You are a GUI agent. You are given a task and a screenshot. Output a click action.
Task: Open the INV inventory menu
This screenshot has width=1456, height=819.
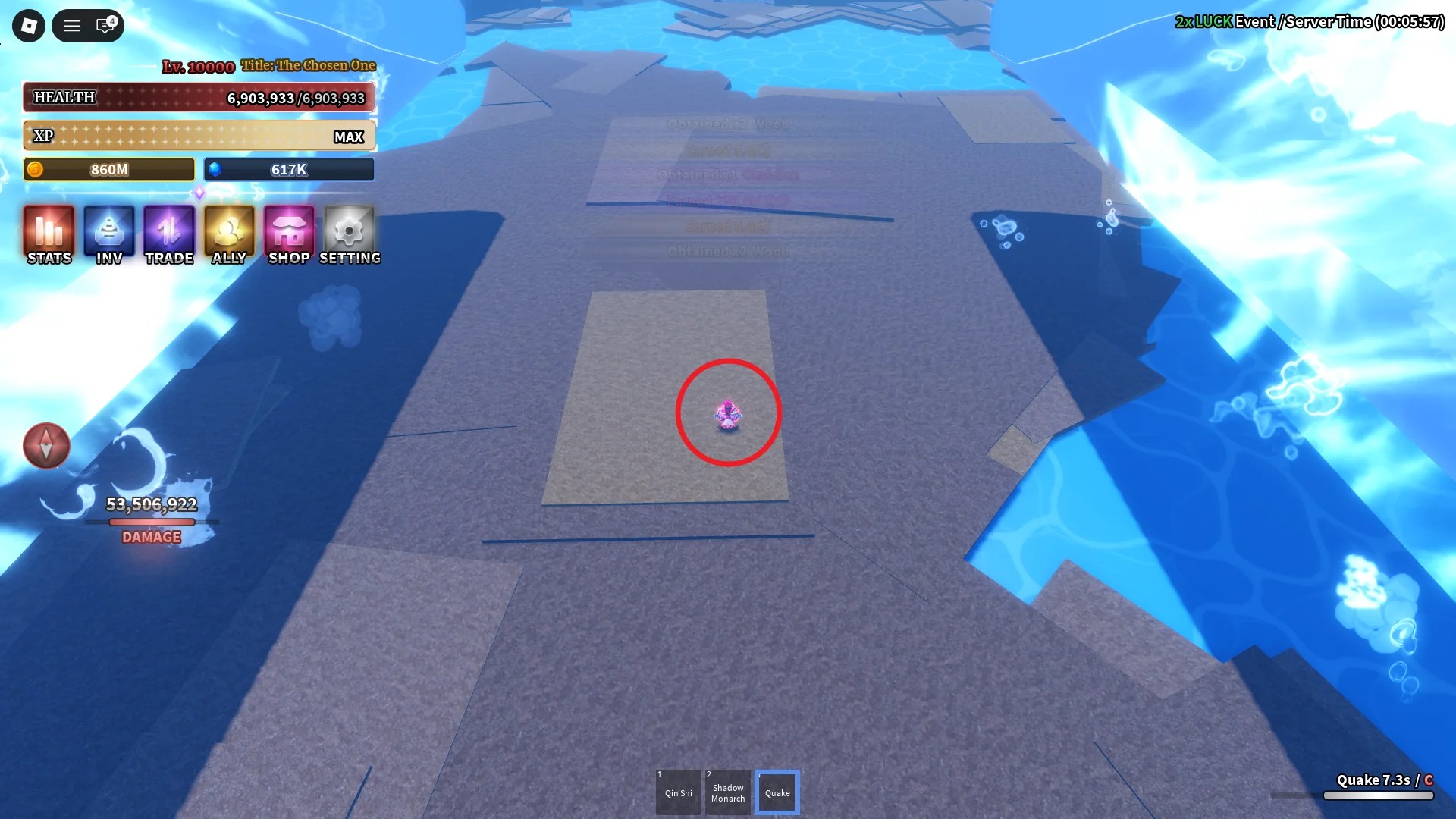point(108,235)
